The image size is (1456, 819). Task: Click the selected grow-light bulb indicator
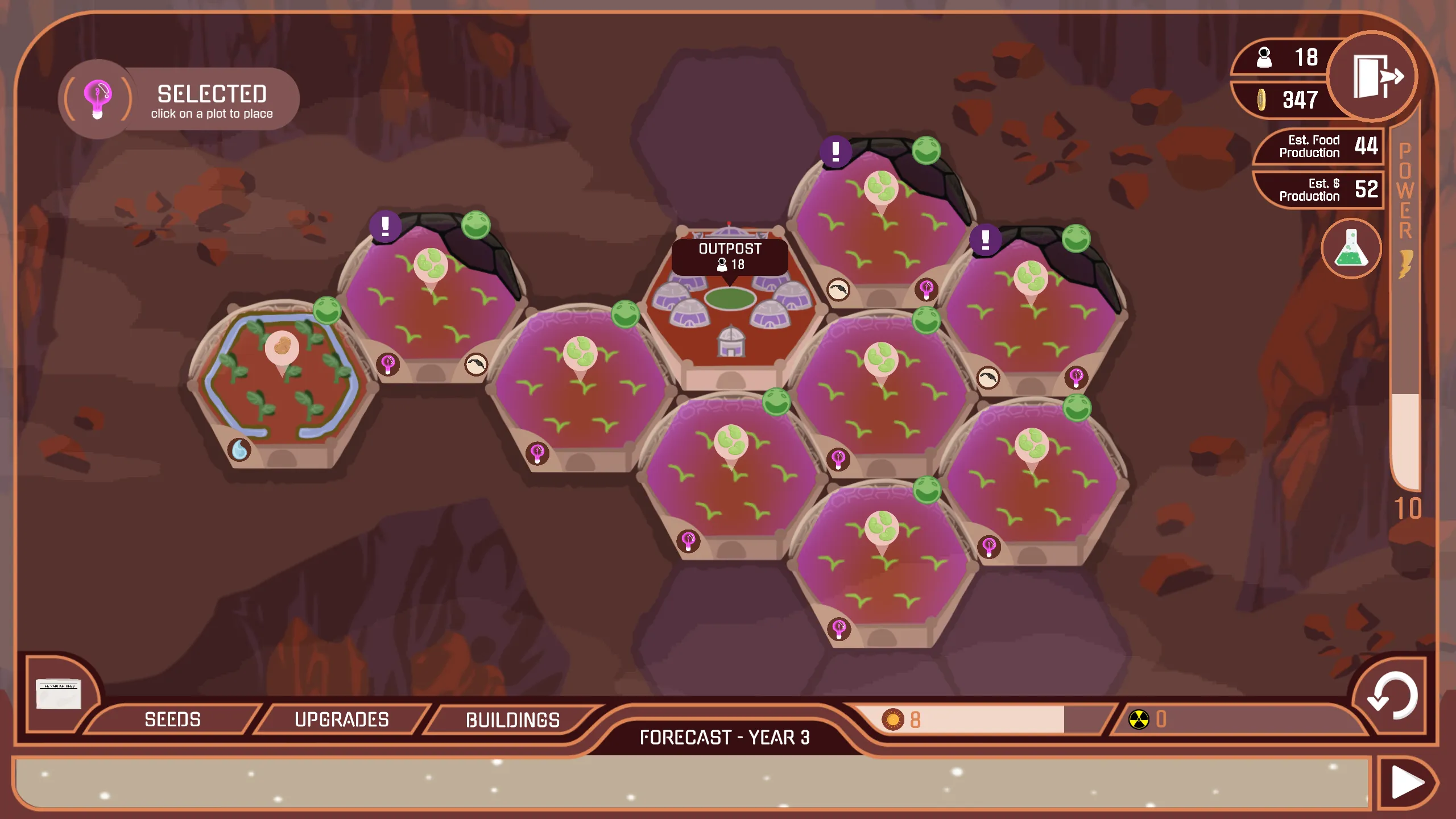coord(98,98)
